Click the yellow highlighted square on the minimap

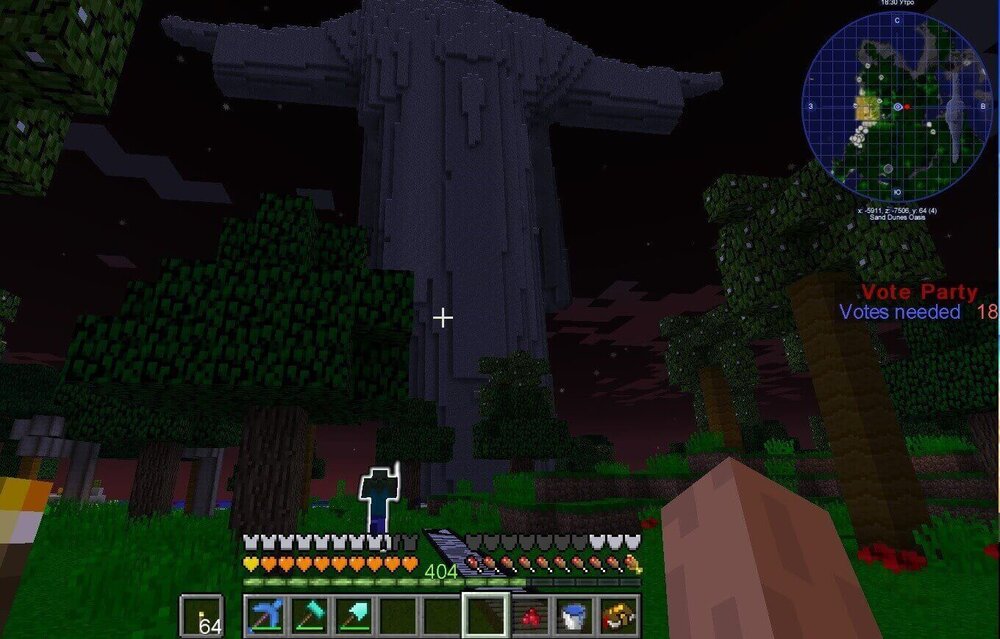[865, 109]
